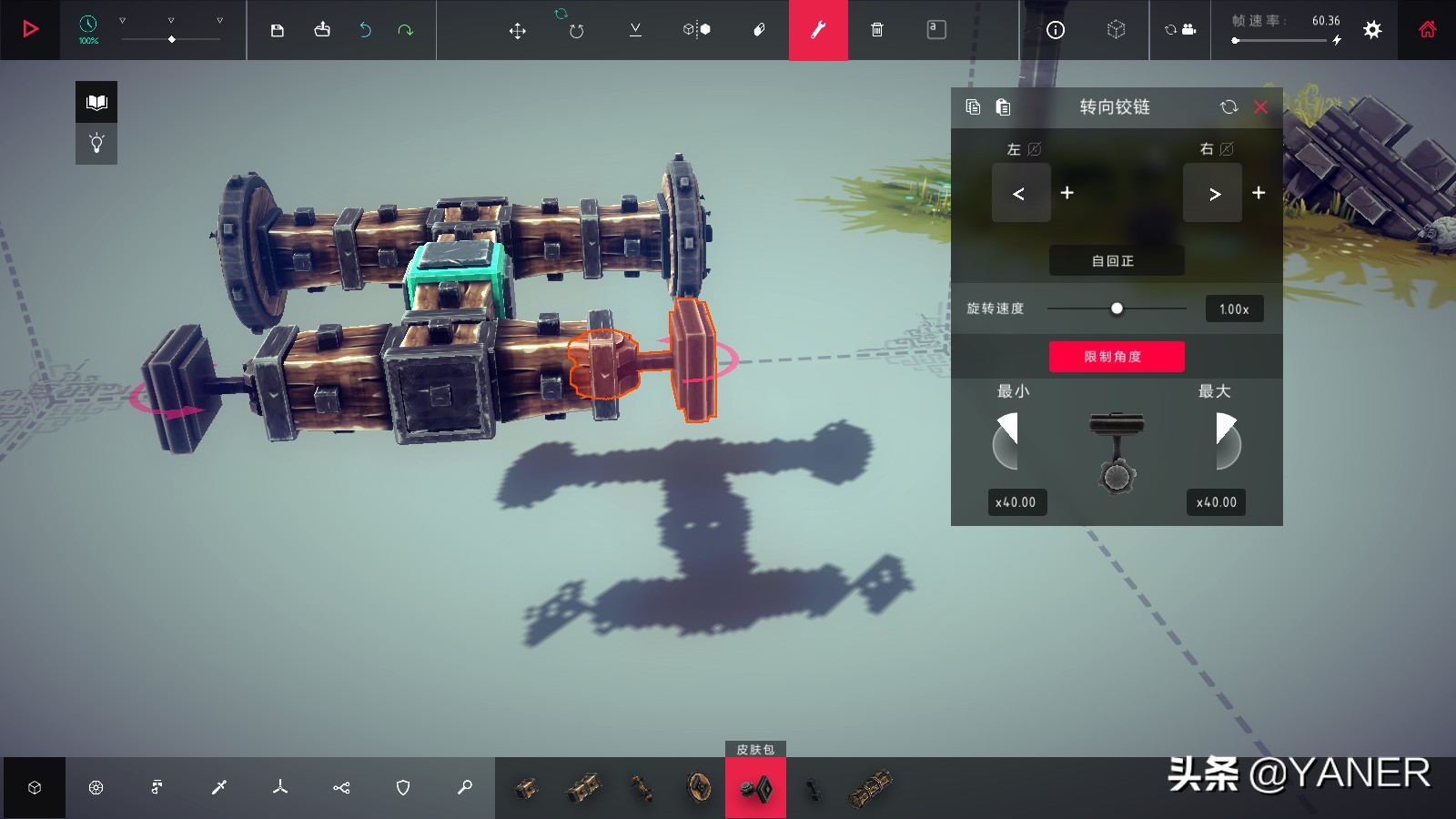Reset the steering hinge settings
Image resolution: width=1456 pixels, height=819 pixels.
pyautogui.click(x=1228, y=107)
